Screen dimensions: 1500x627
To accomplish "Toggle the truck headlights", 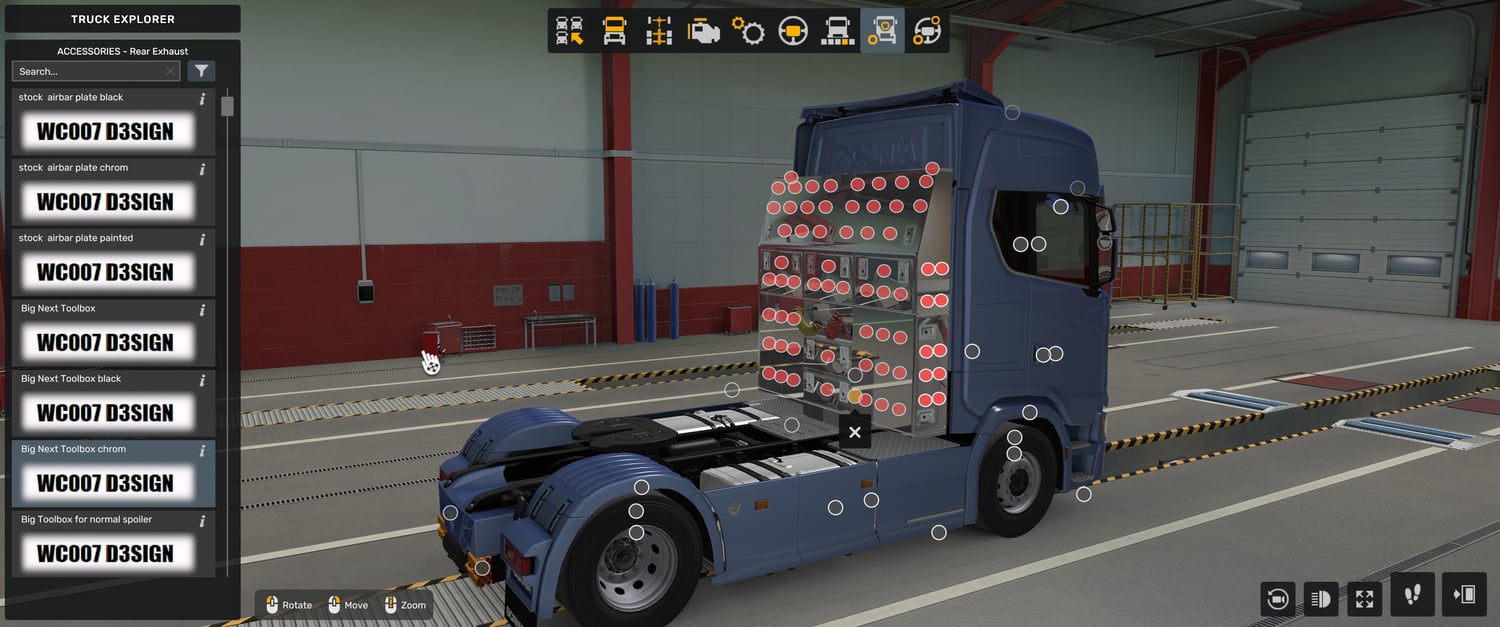I will coord(1320,599).
